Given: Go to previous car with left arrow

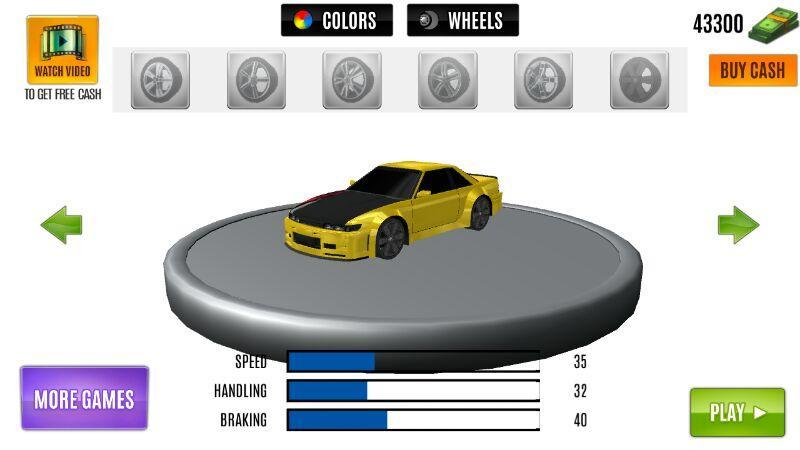Looking at the screenshot, I should [x=61, y=225].
